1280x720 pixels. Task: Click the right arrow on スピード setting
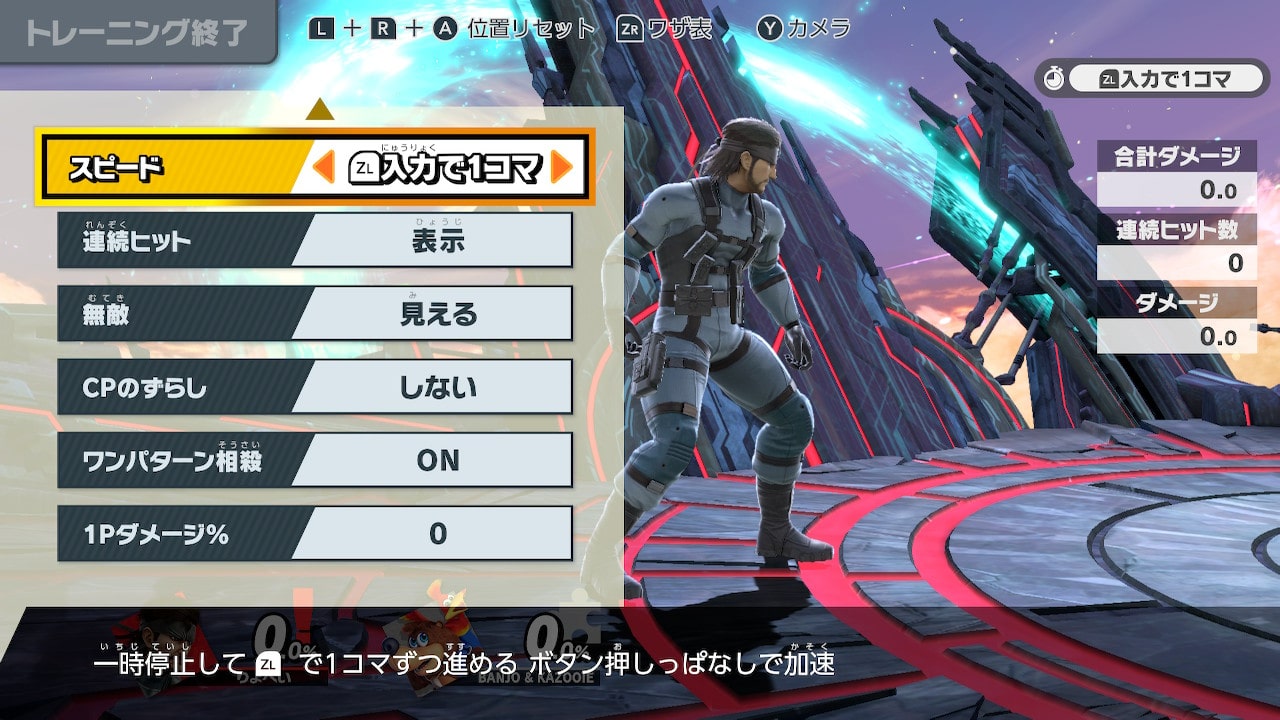coord(561,168)
